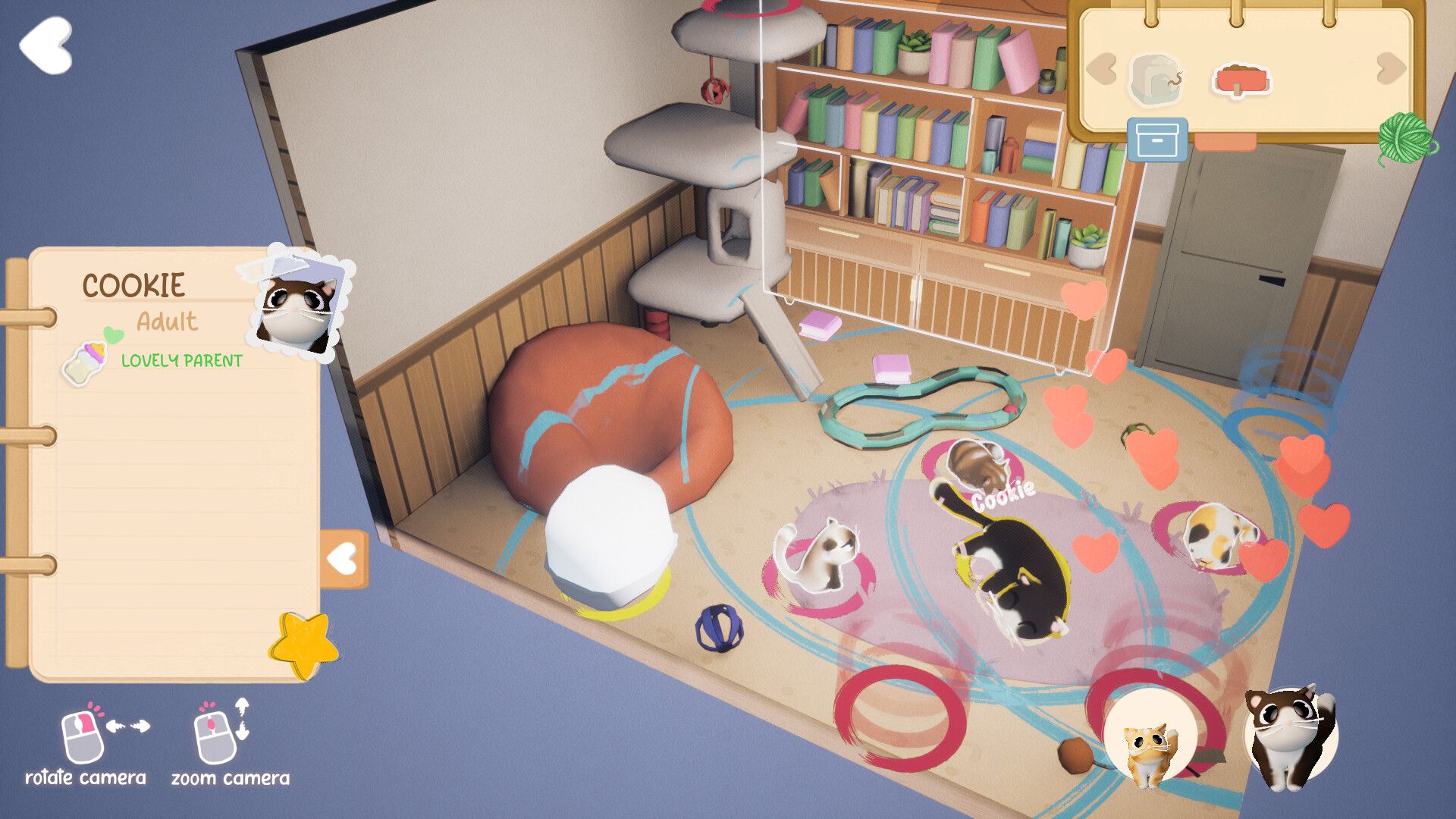The height and width of the screenshot is (819, 1456).
Task: Show next items with right heart arrow
Action: 1390,69
